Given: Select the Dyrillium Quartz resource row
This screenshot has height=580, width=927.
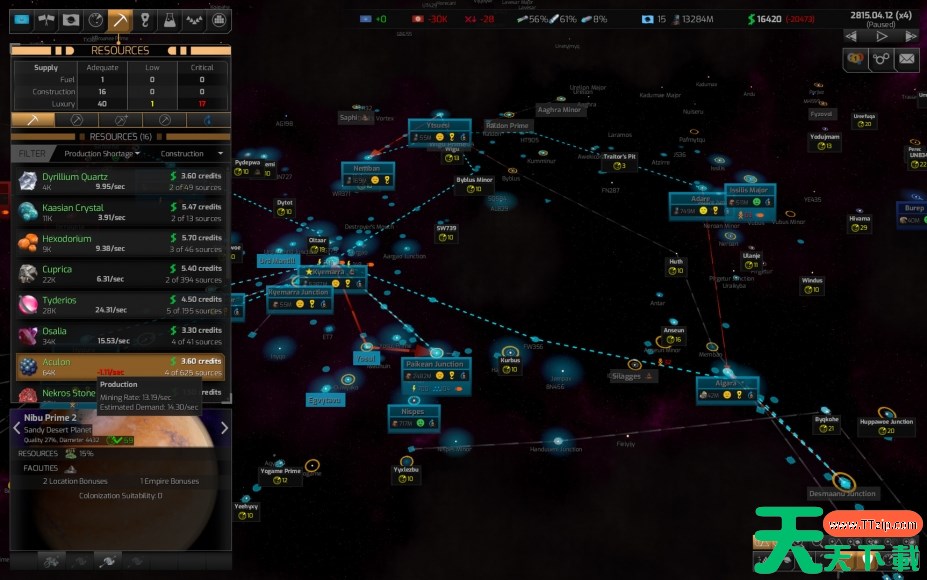Looking at the screenshot, I should tap(120, 181).
